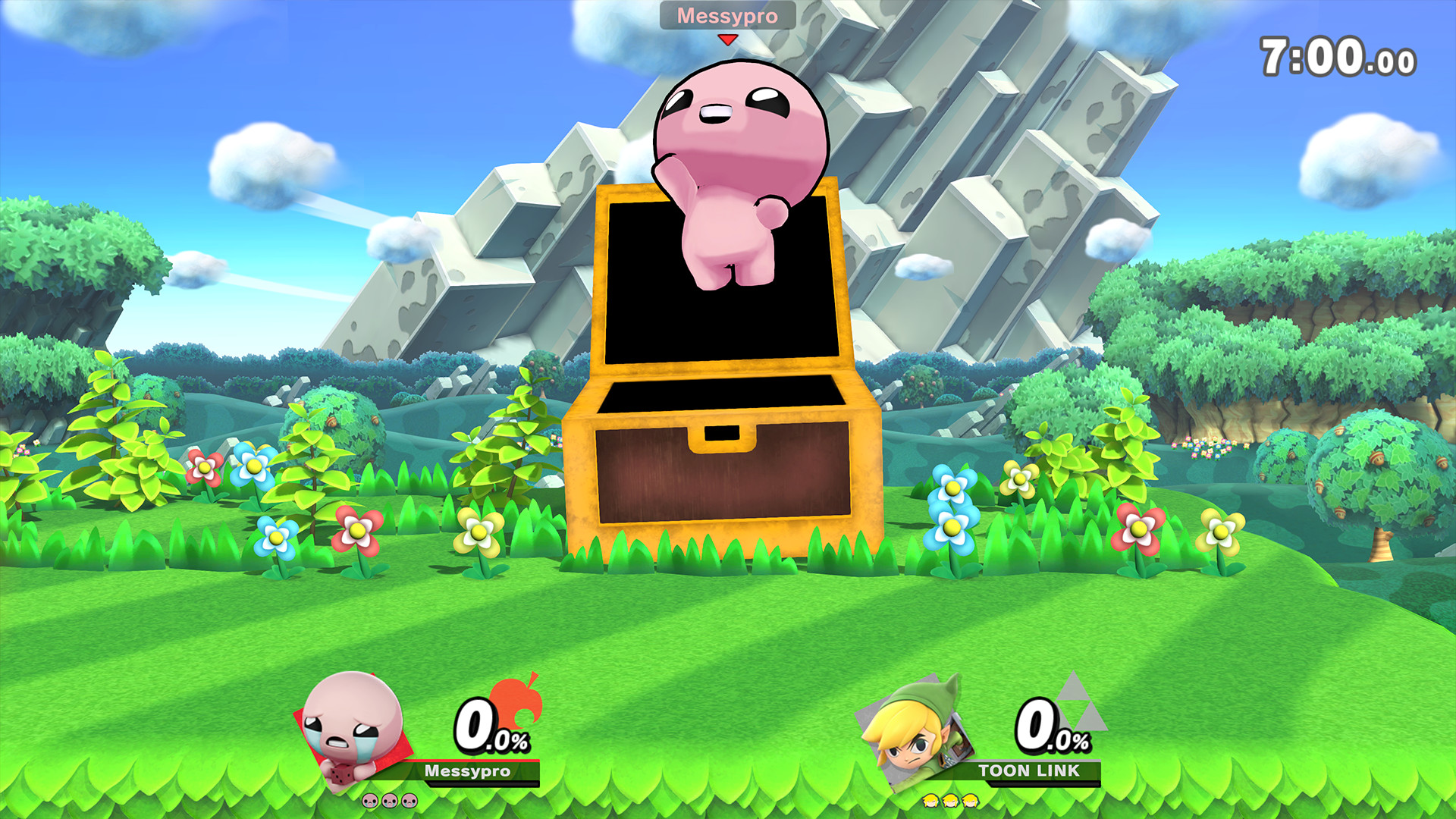Click the third crying baby stock icon

tap(407, 801)
